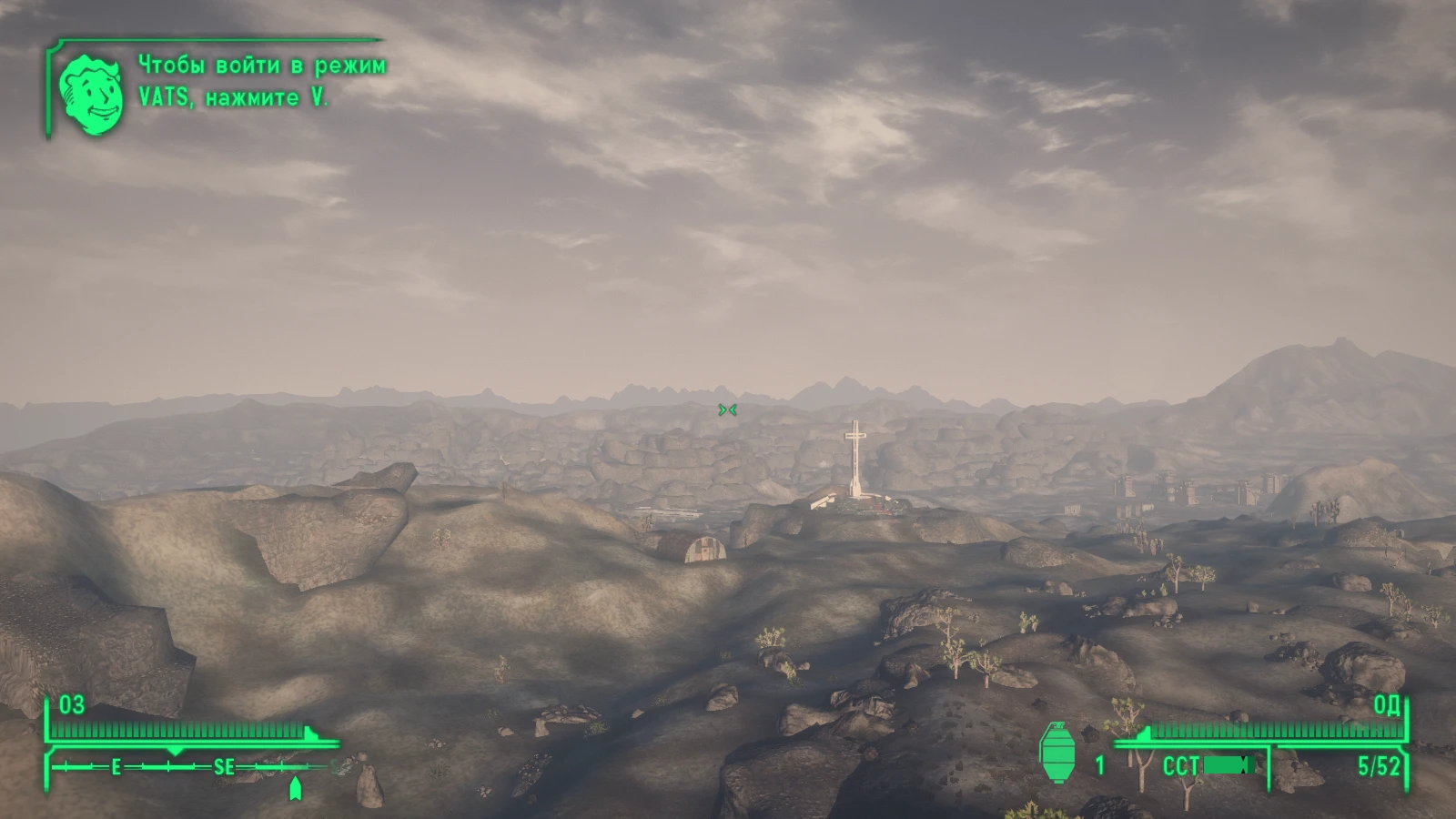Viewport: 1456px width, 819px height.
Task: Click the ammo counter showing 5/52
Action: (1380, 765)
